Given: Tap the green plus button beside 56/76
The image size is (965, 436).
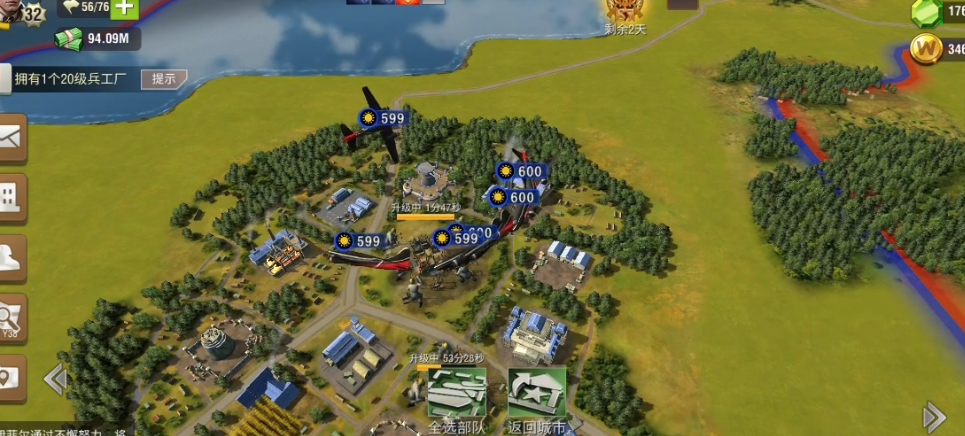Looking at the screenshot, I should click(x=124, y=8).
